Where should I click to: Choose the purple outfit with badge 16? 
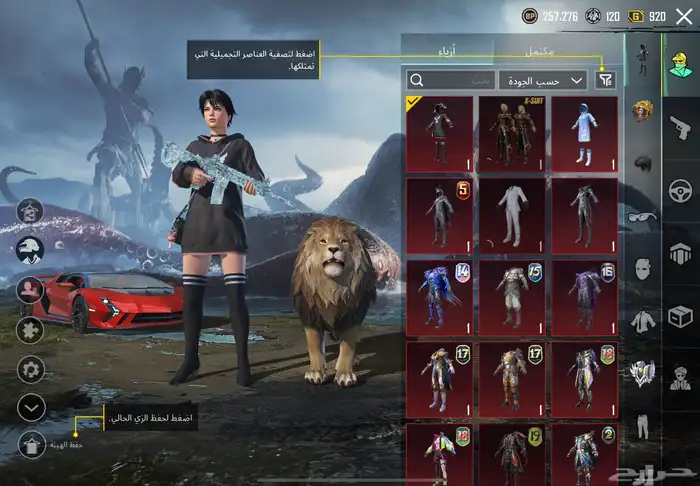click(584, 297)
